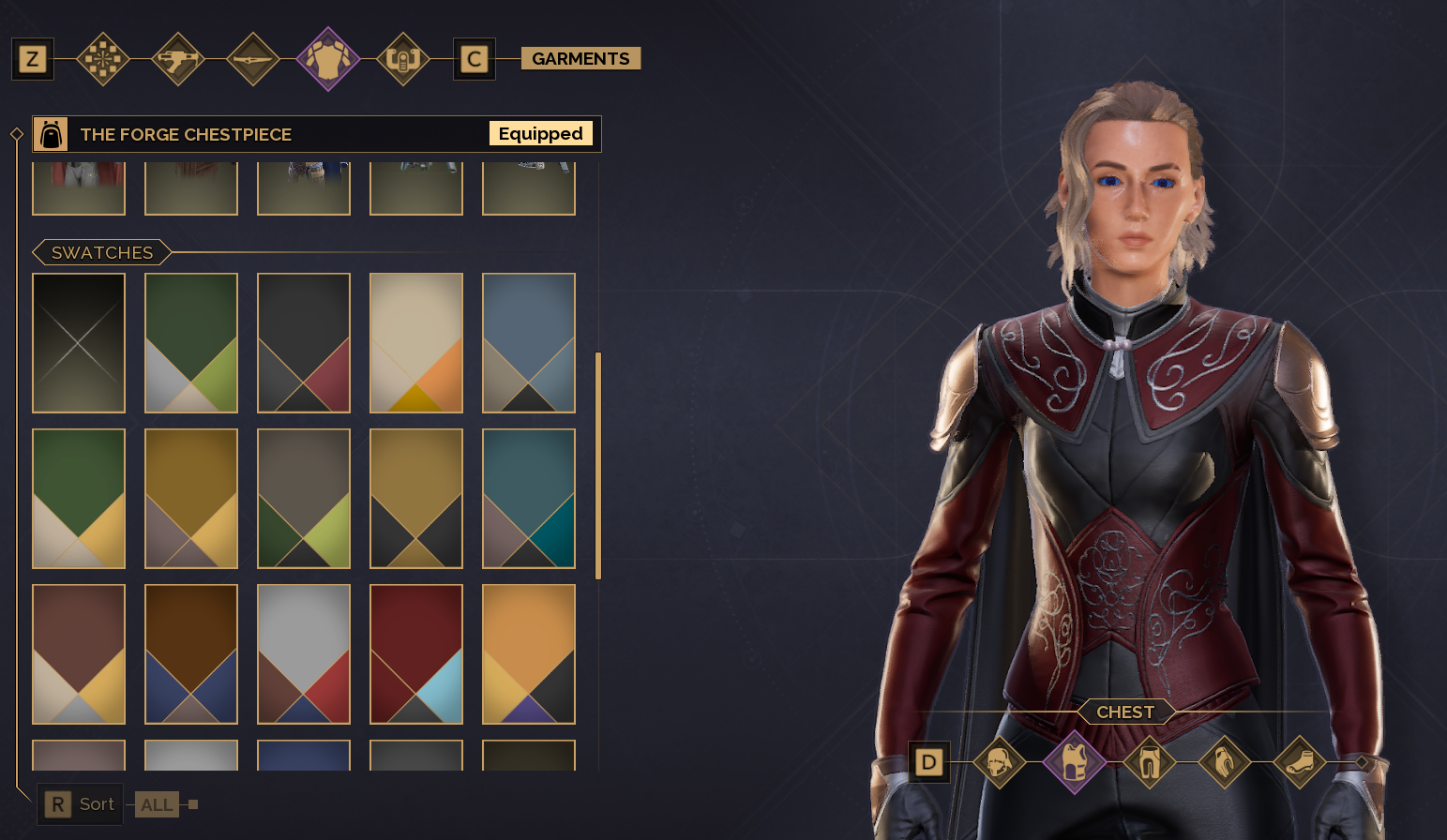Open the abilities burst-icon tab

click(103, 59)
